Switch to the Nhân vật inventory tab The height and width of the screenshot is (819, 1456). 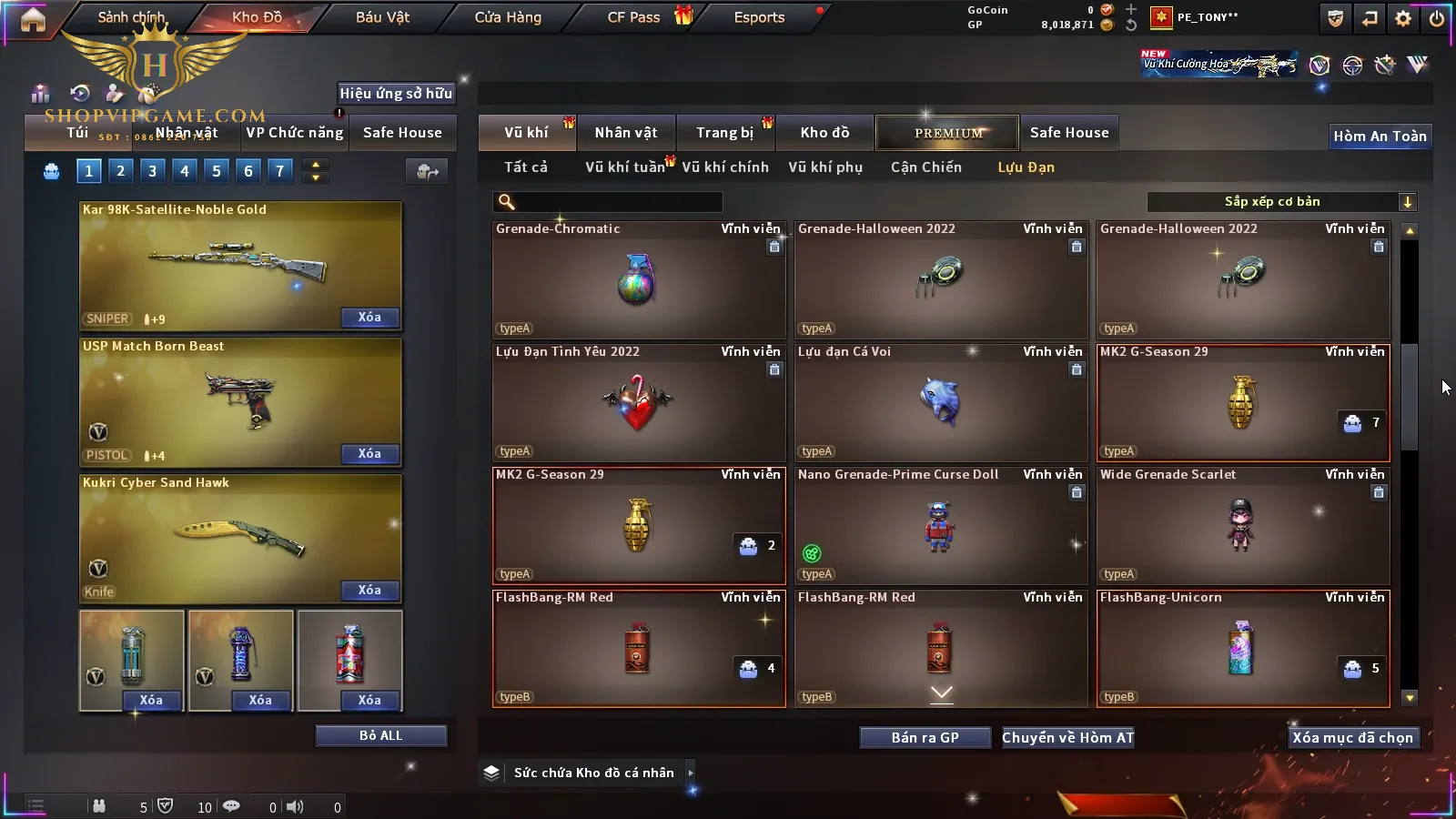(x=625, y=133)
